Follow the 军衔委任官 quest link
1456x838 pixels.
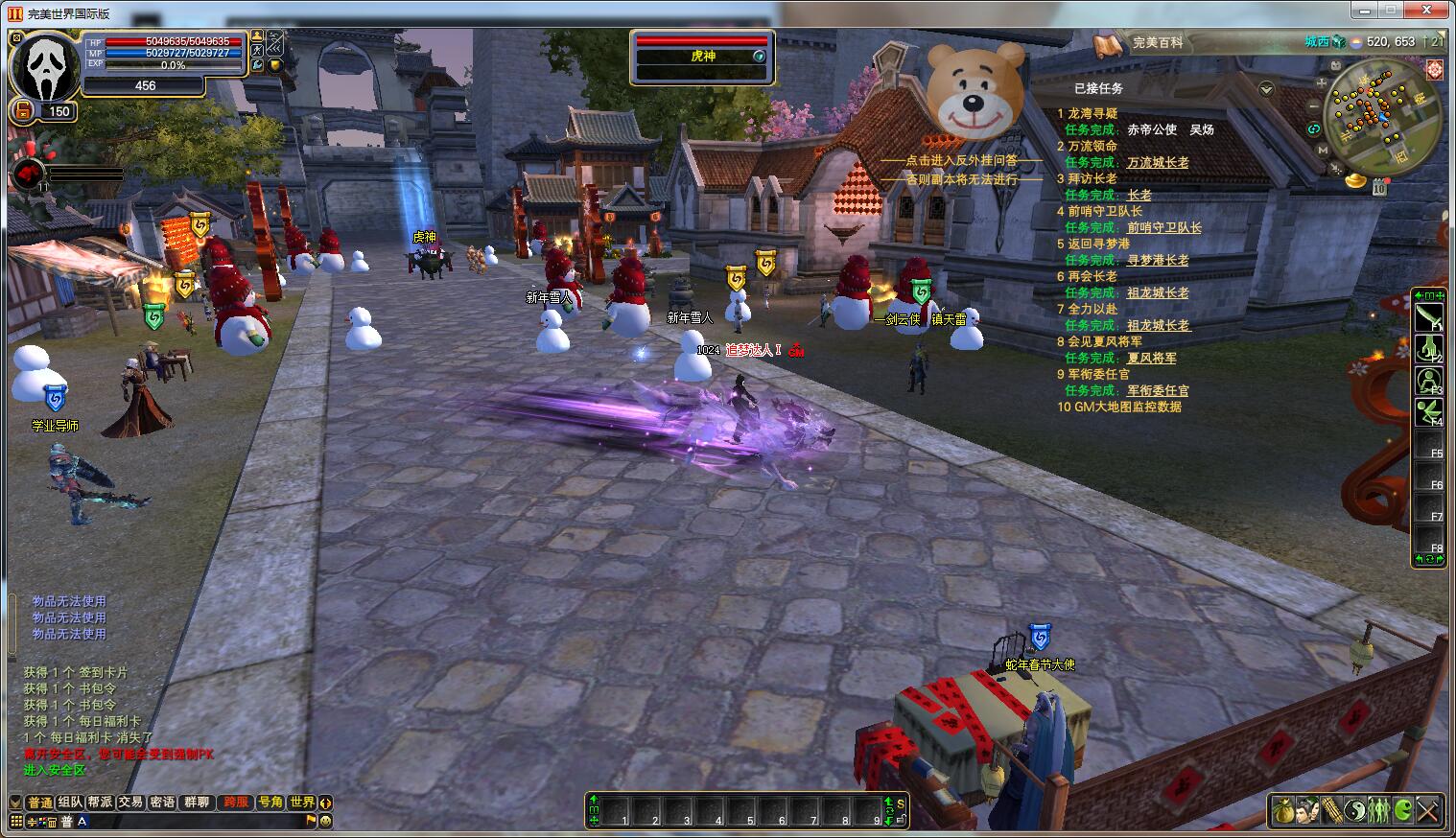pos(1157,391)
